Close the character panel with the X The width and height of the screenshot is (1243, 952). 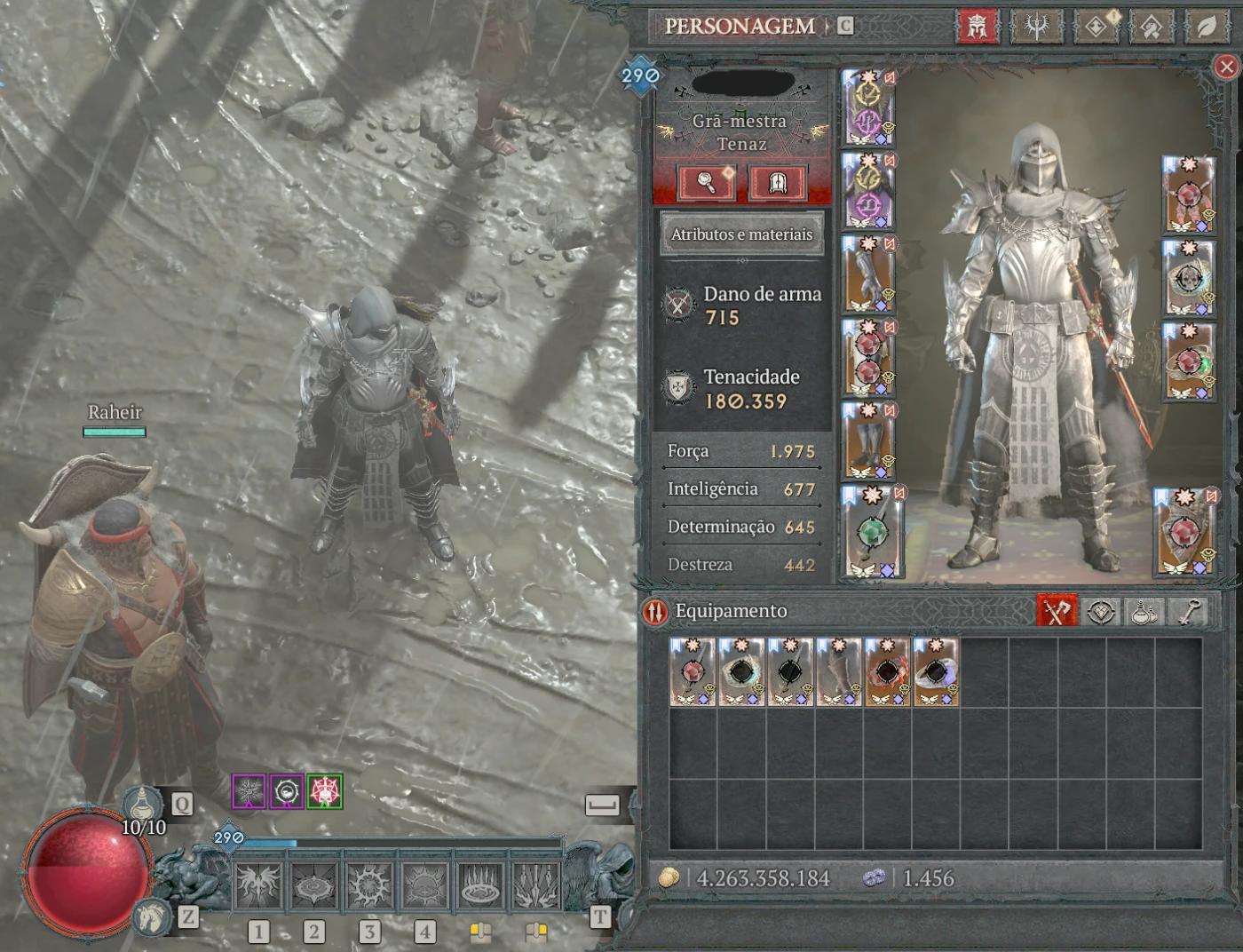1226,67
